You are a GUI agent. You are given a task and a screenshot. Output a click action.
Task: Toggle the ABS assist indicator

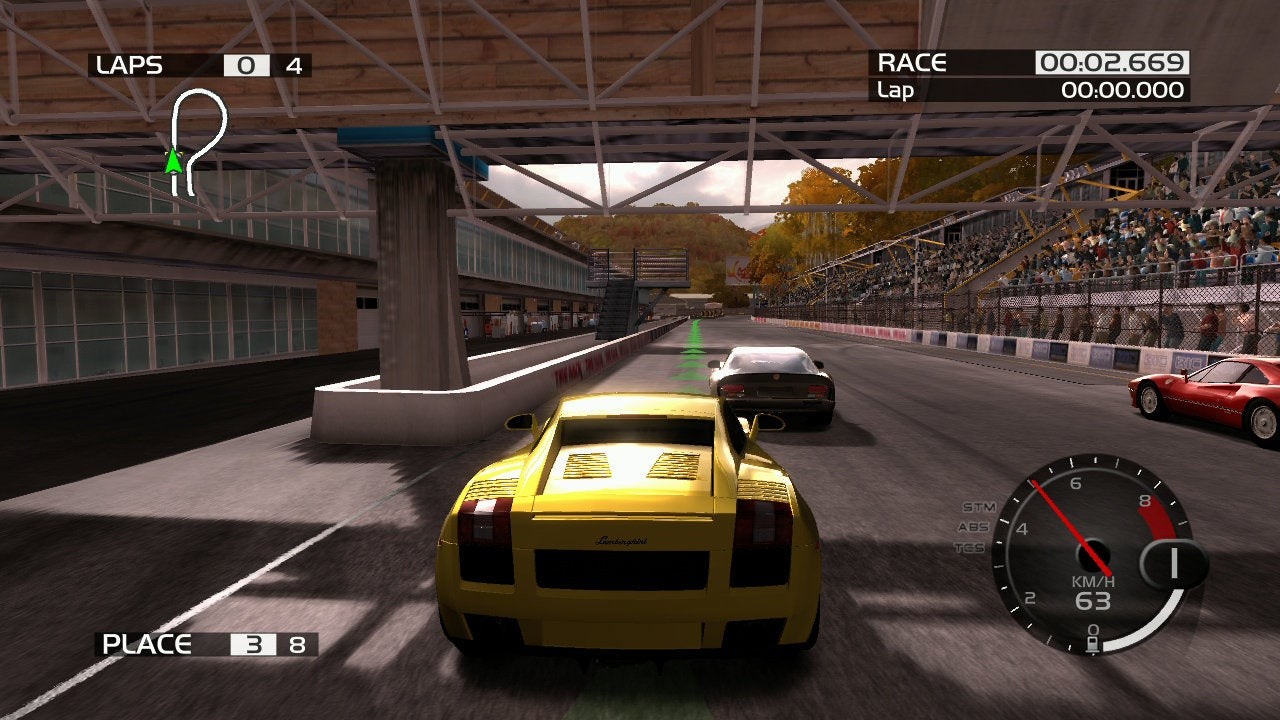coord(972,527)
